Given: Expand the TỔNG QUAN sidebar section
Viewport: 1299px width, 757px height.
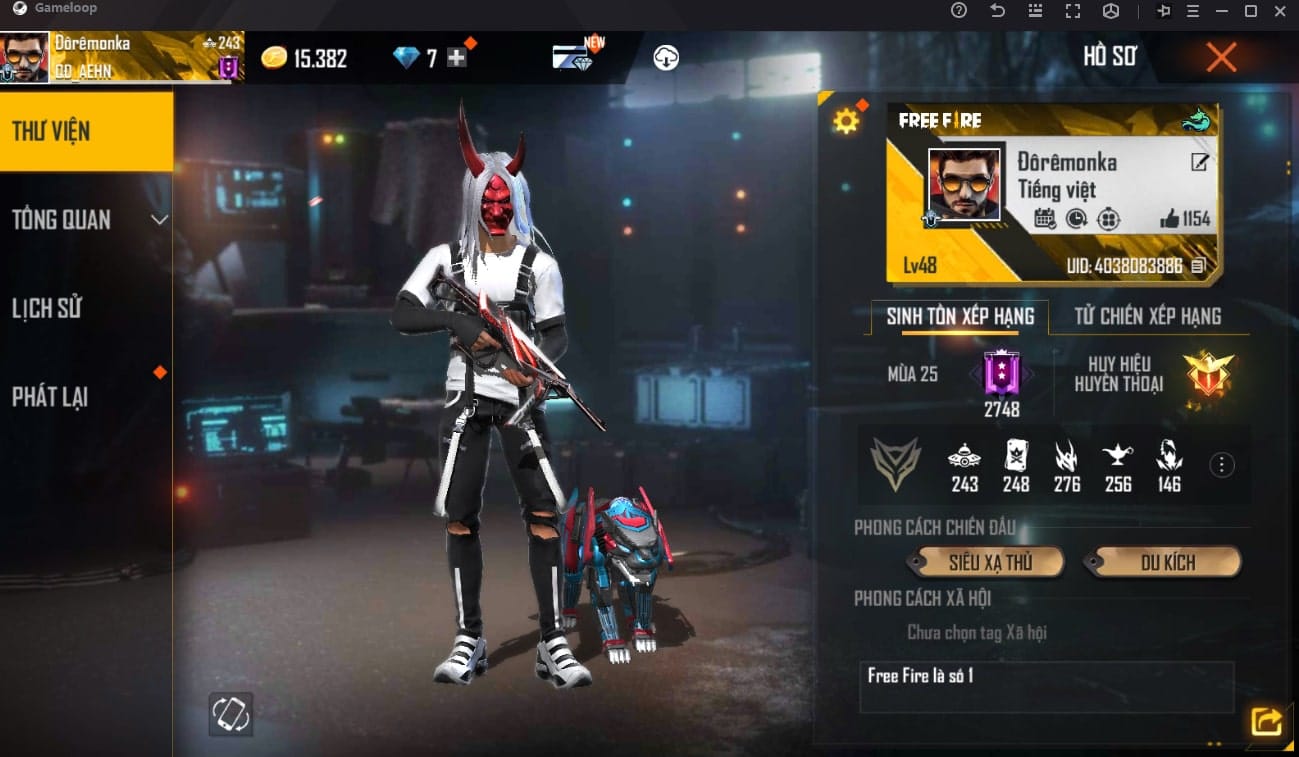Looking at the screenshot, I should (x=87, y=219).
